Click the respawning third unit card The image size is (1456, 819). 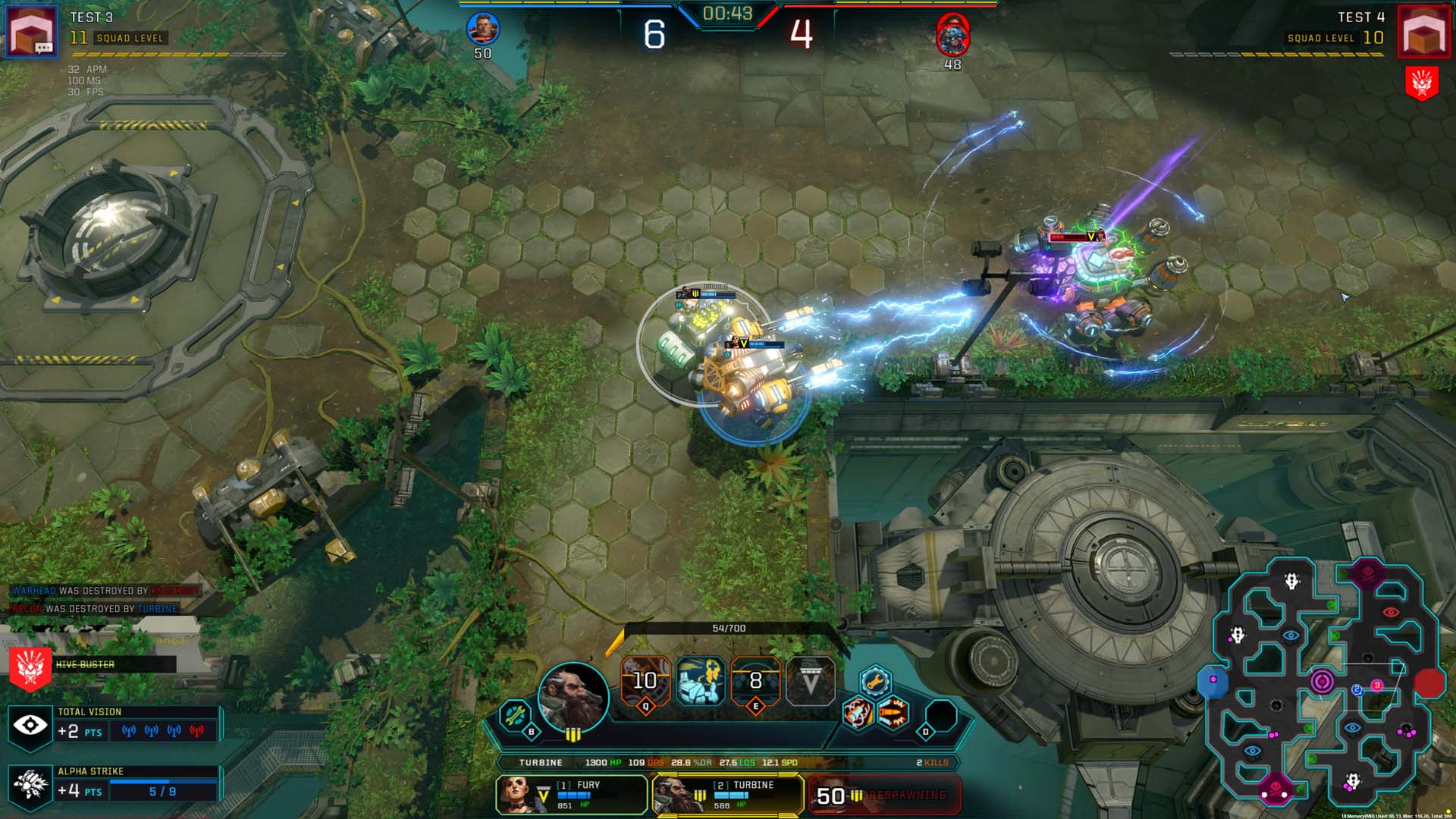coord(884,795)
